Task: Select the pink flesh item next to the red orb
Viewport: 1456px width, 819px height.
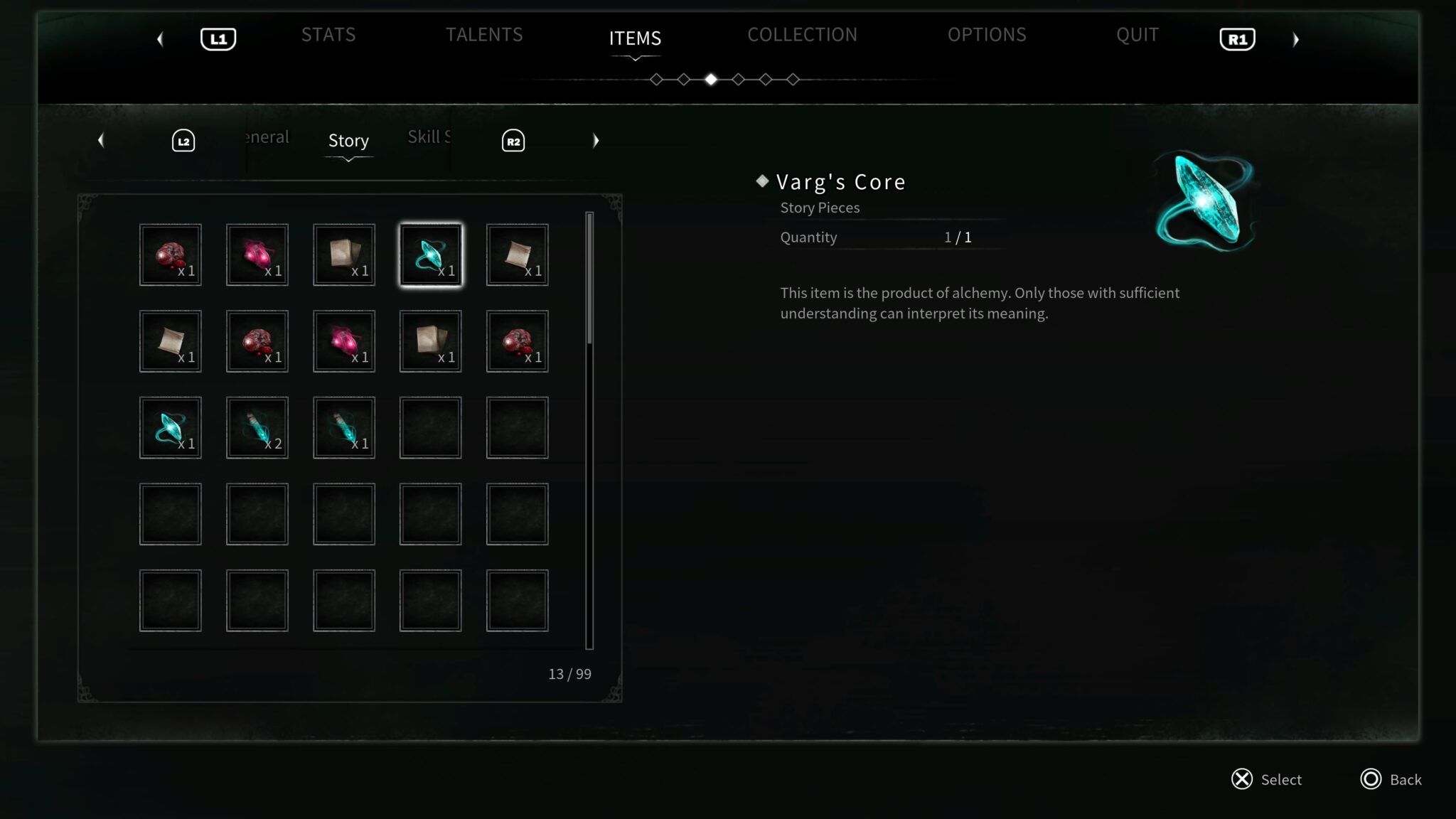Action: (257, 254)
